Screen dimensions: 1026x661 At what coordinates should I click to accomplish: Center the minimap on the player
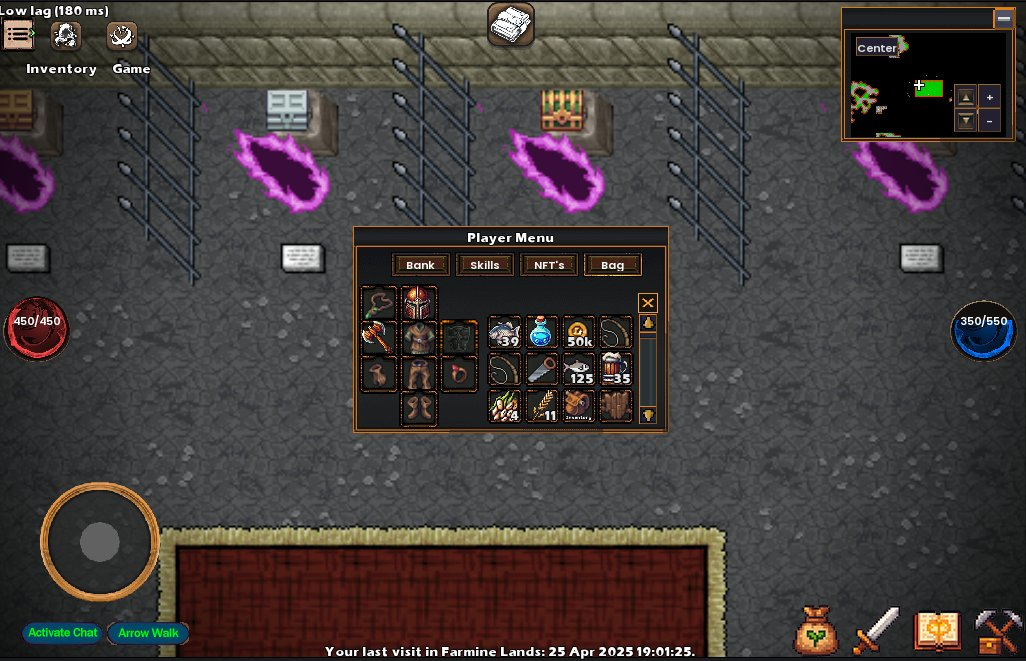877,48
